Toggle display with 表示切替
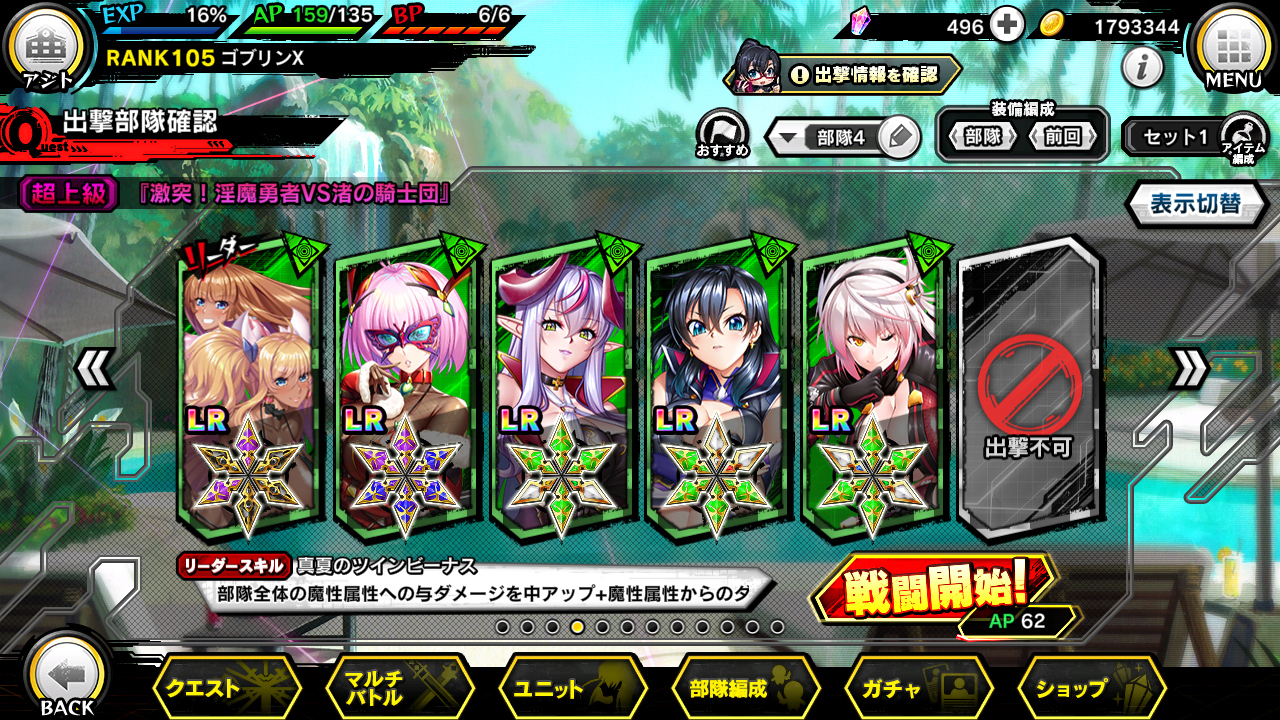The image size is (1280, 720). (1194, 204)
